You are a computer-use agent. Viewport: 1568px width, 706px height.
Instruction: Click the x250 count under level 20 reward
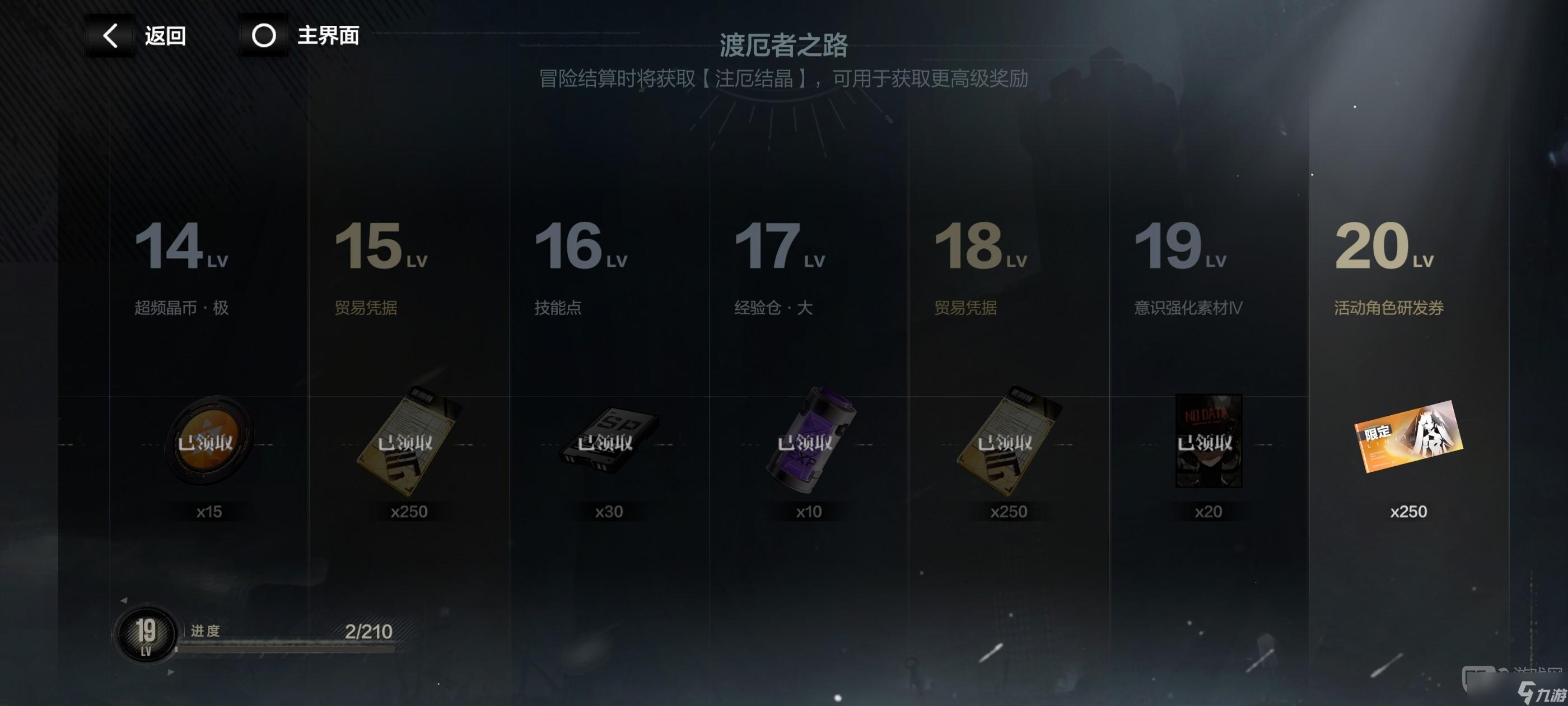coord(1408,512)
